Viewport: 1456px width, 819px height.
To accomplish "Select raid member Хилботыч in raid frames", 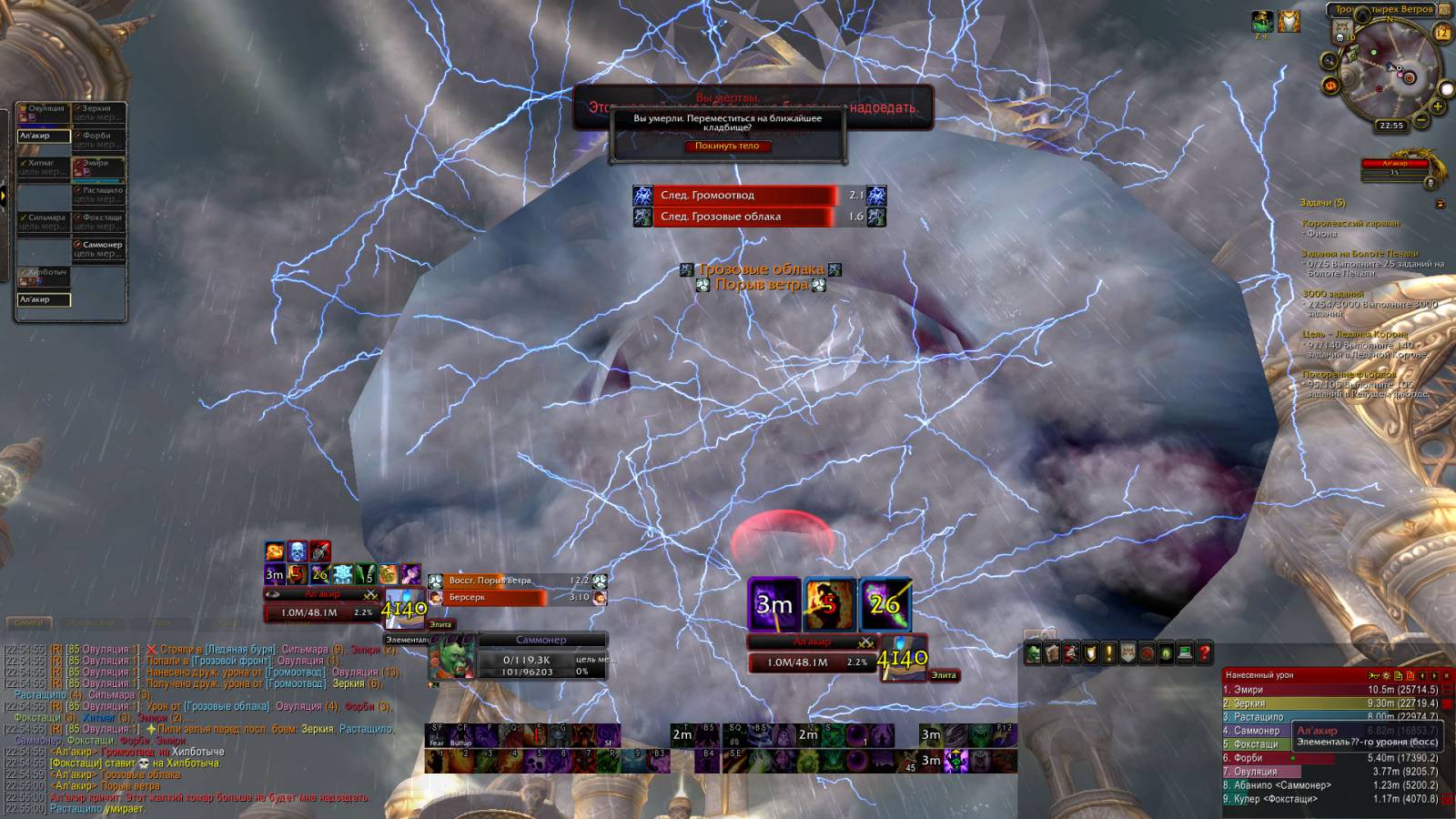I will coord(44,277).
